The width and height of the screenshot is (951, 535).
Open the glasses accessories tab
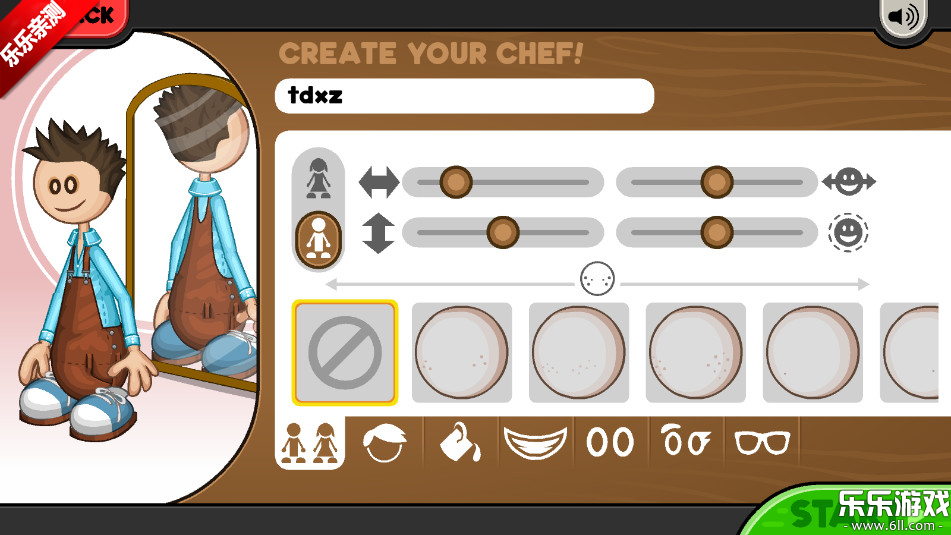(762, 442)
